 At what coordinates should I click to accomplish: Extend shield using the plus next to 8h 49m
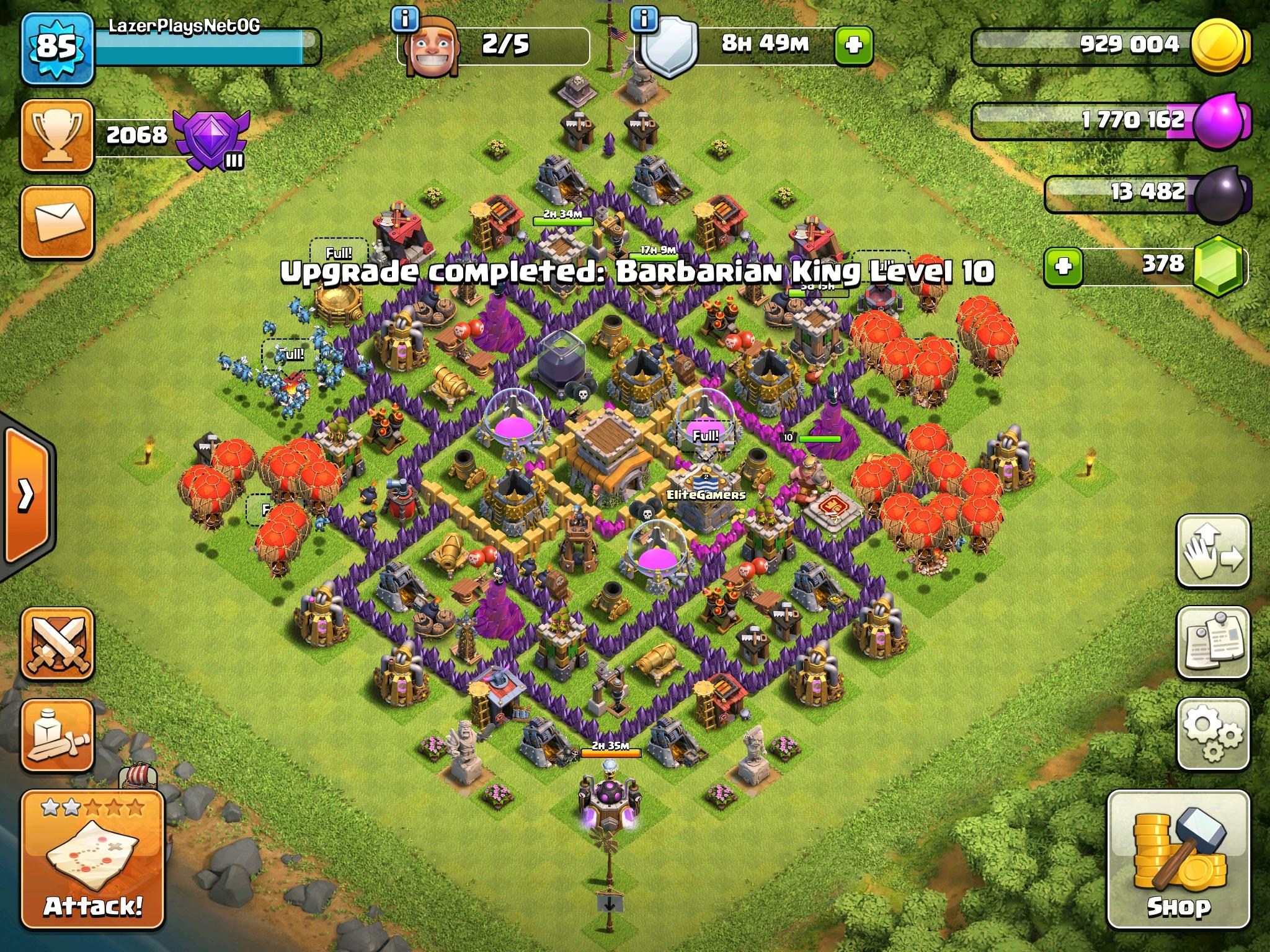853,45
